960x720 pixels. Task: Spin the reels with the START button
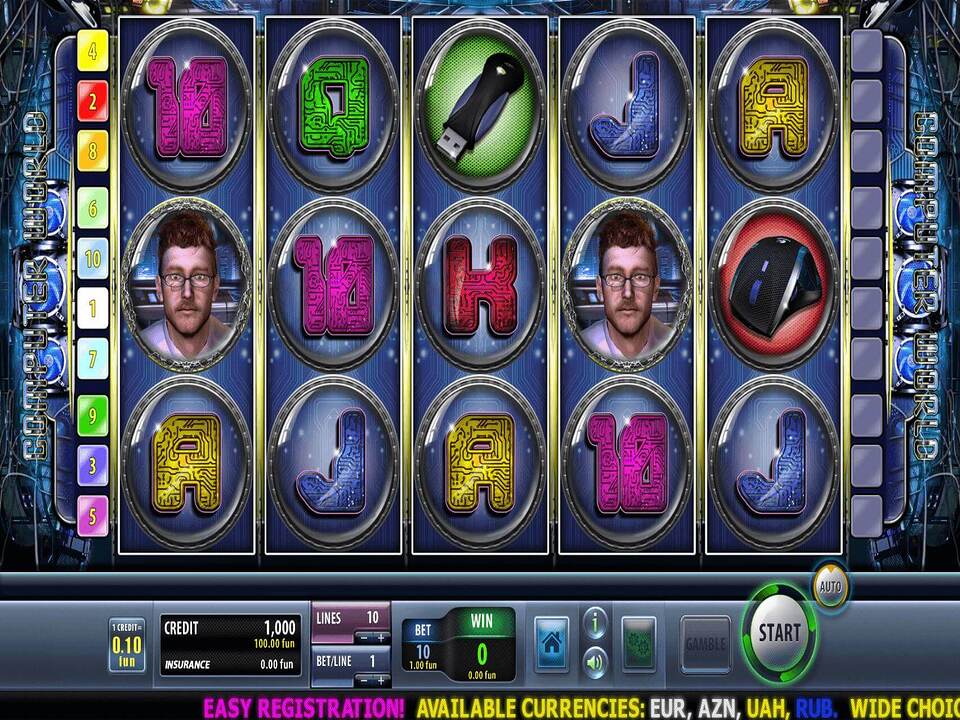(779, 632)
